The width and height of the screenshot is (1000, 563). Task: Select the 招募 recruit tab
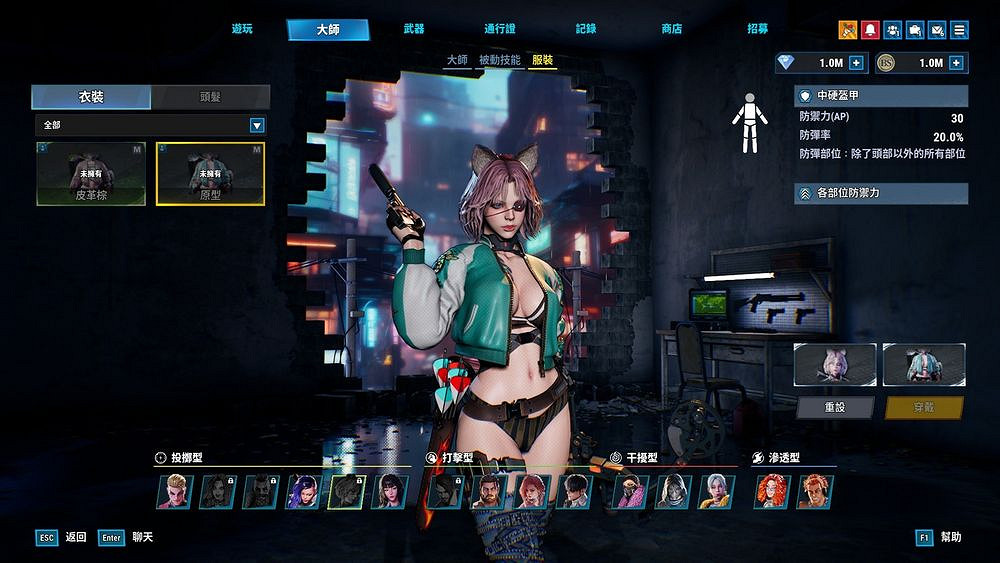[x=758, y=30]
